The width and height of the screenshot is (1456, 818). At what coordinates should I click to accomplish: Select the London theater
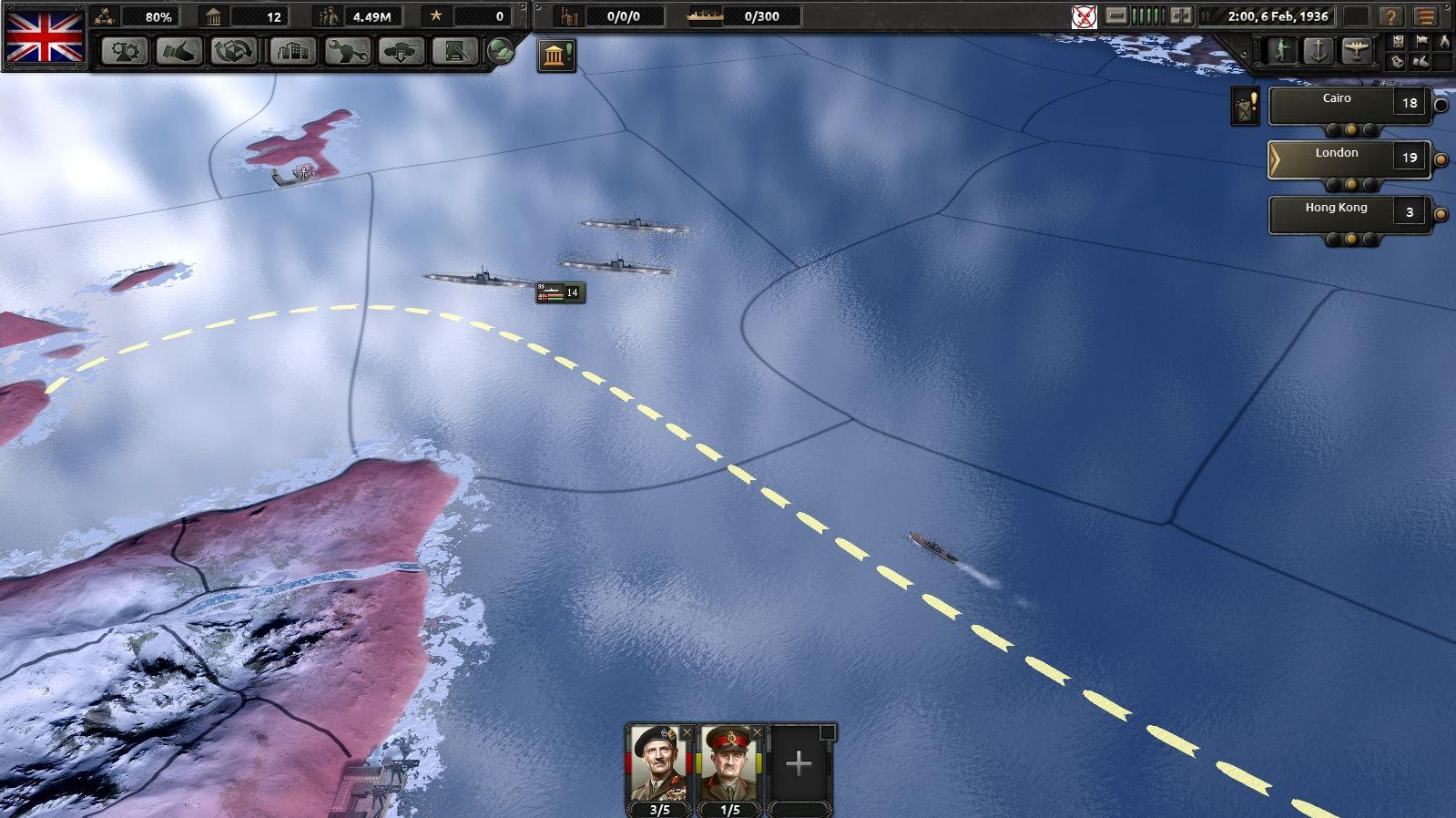coord(1336,159)
